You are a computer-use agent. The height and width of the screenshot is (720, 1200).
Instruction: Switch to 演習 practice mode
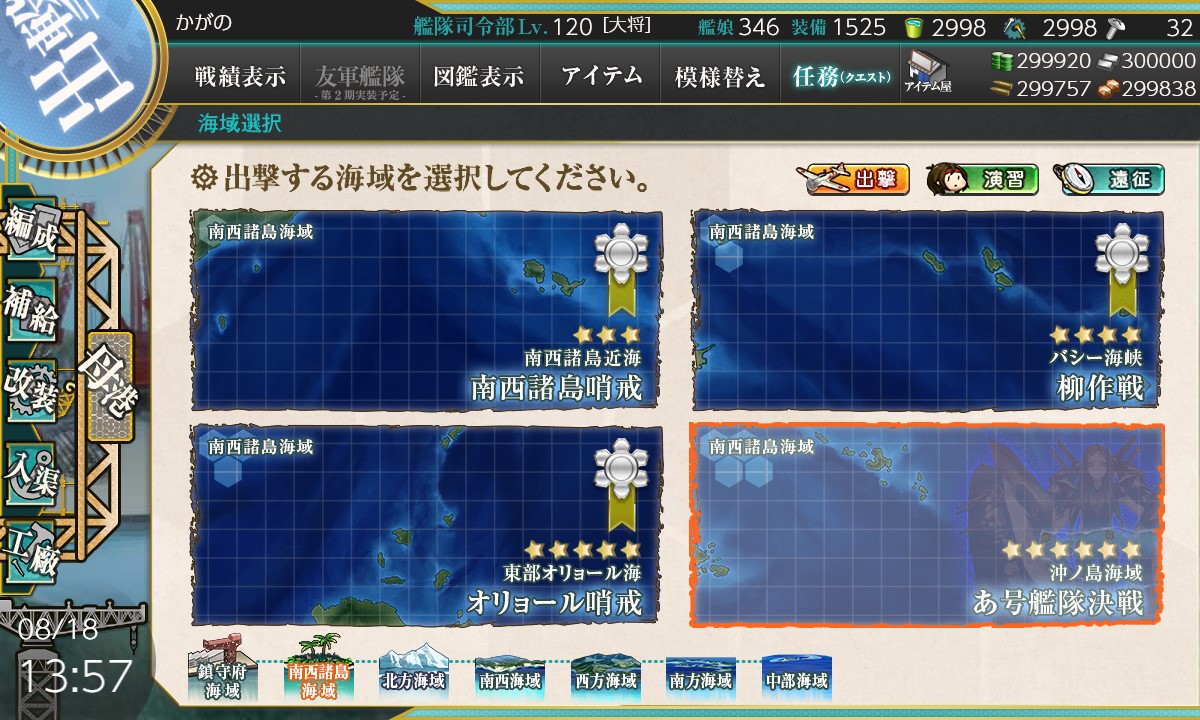coord(982,180)
